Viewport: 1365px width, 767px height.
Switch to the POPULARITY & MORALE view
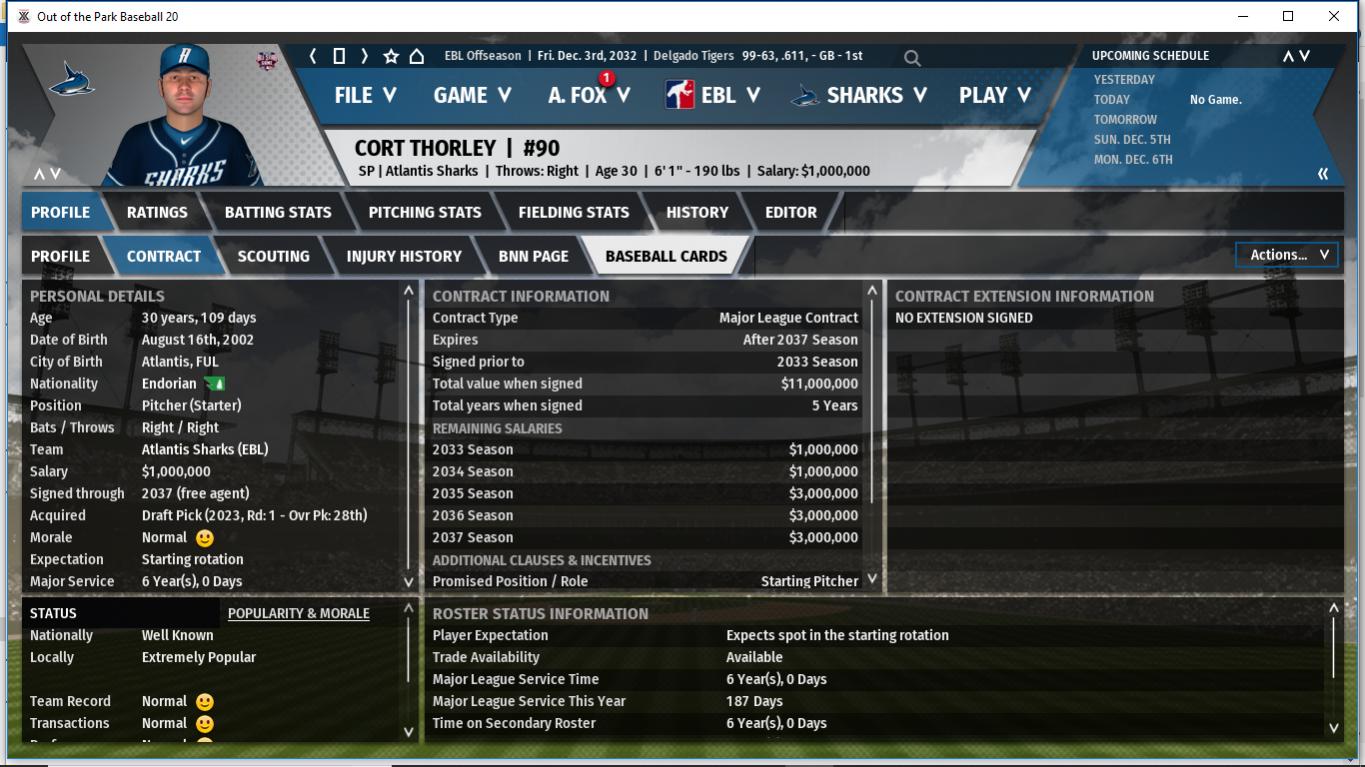click(298, 613)
